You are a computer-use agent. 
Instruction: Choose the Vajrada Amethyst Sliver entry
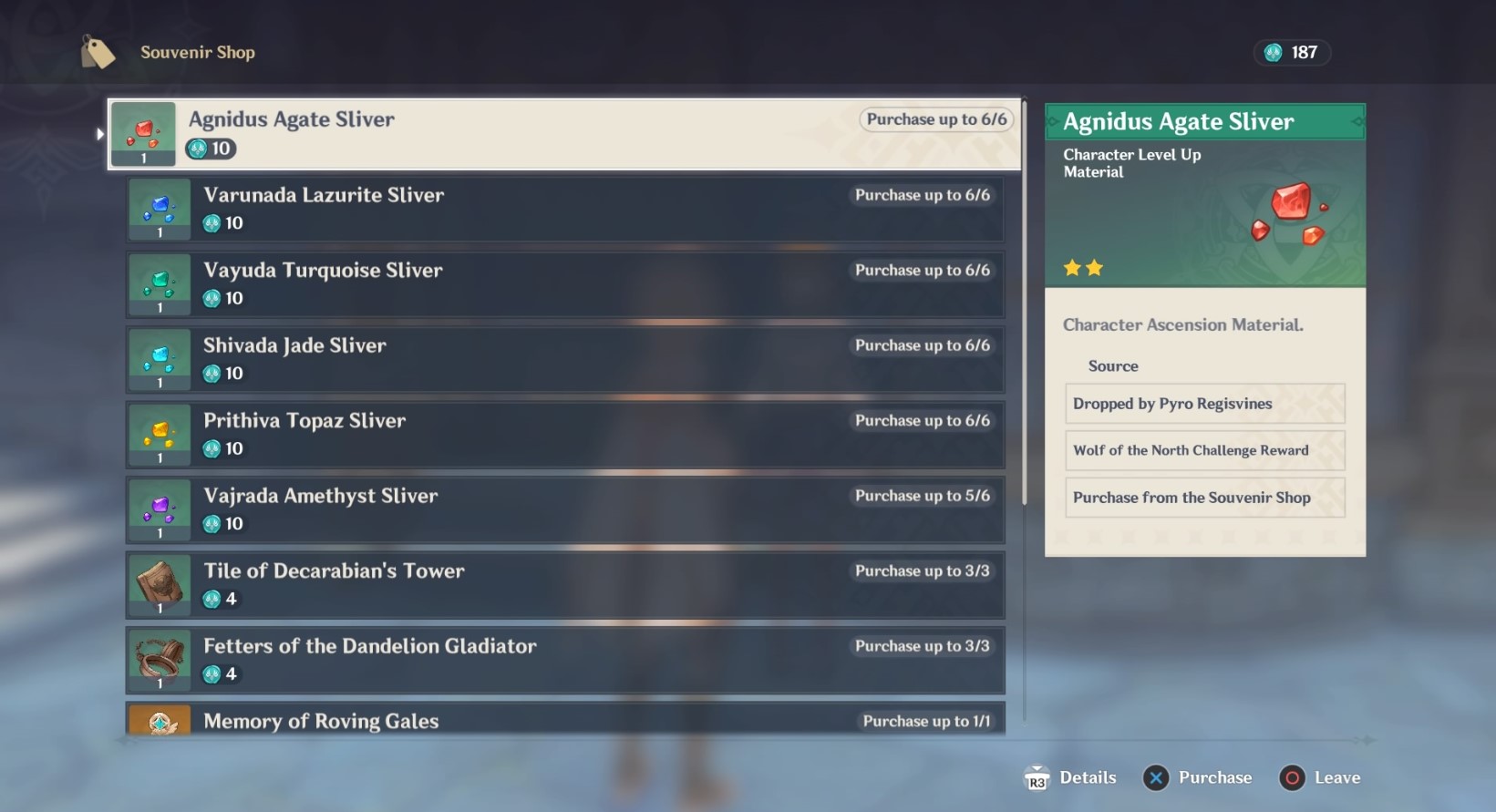coord(565,509)
